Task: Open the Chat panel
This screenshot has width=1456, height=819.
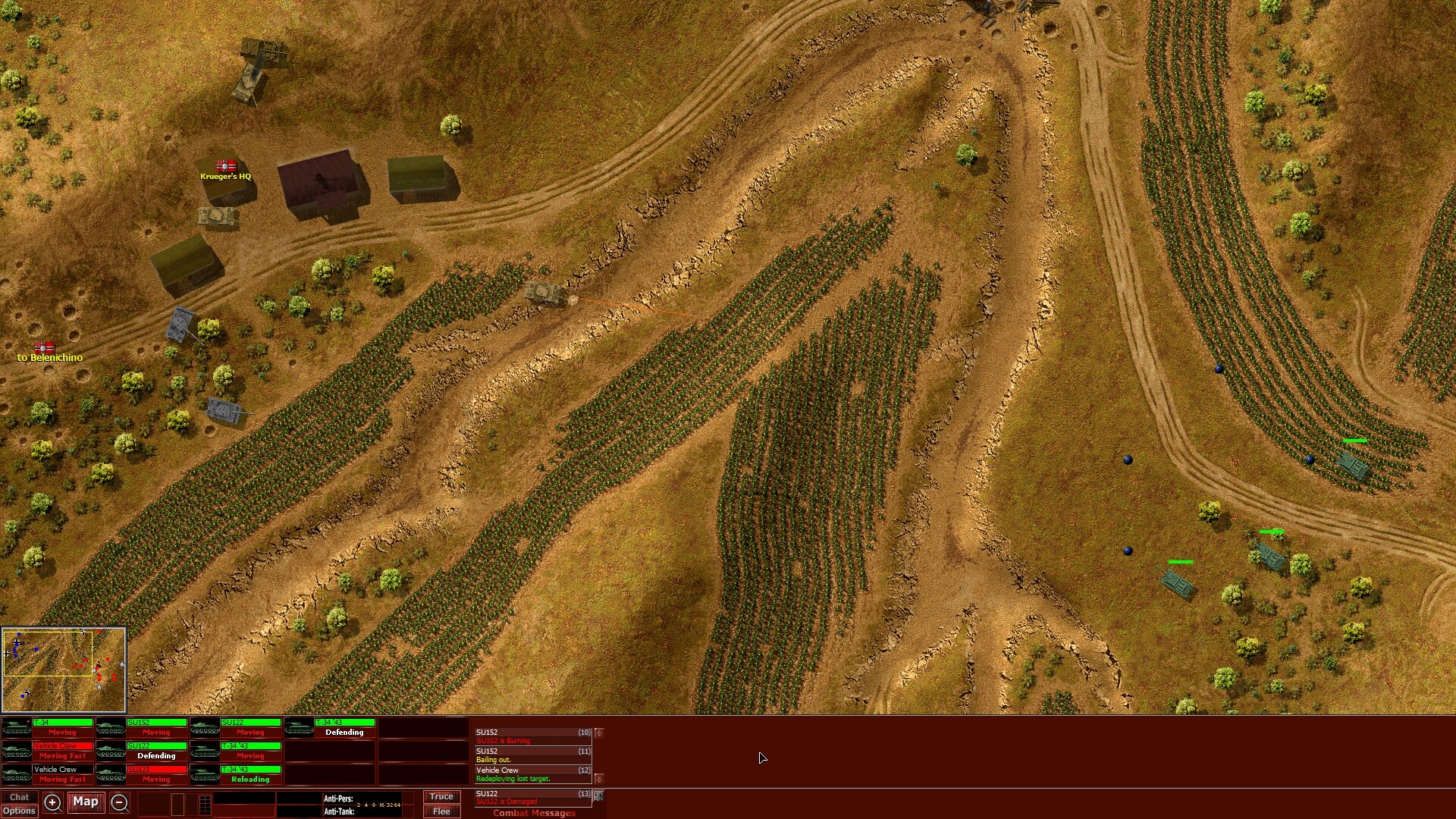Action: 20,797
